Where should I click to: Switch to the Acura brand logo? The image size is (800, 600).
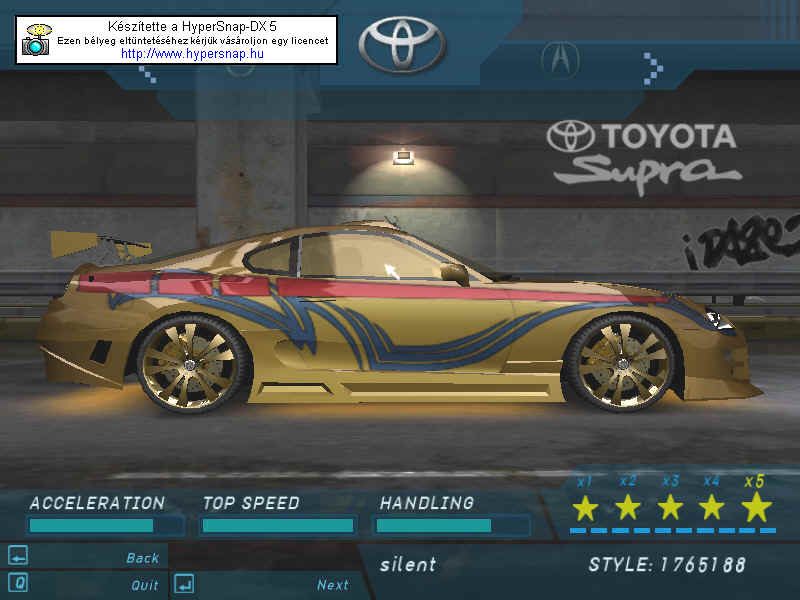coord(560,60)
